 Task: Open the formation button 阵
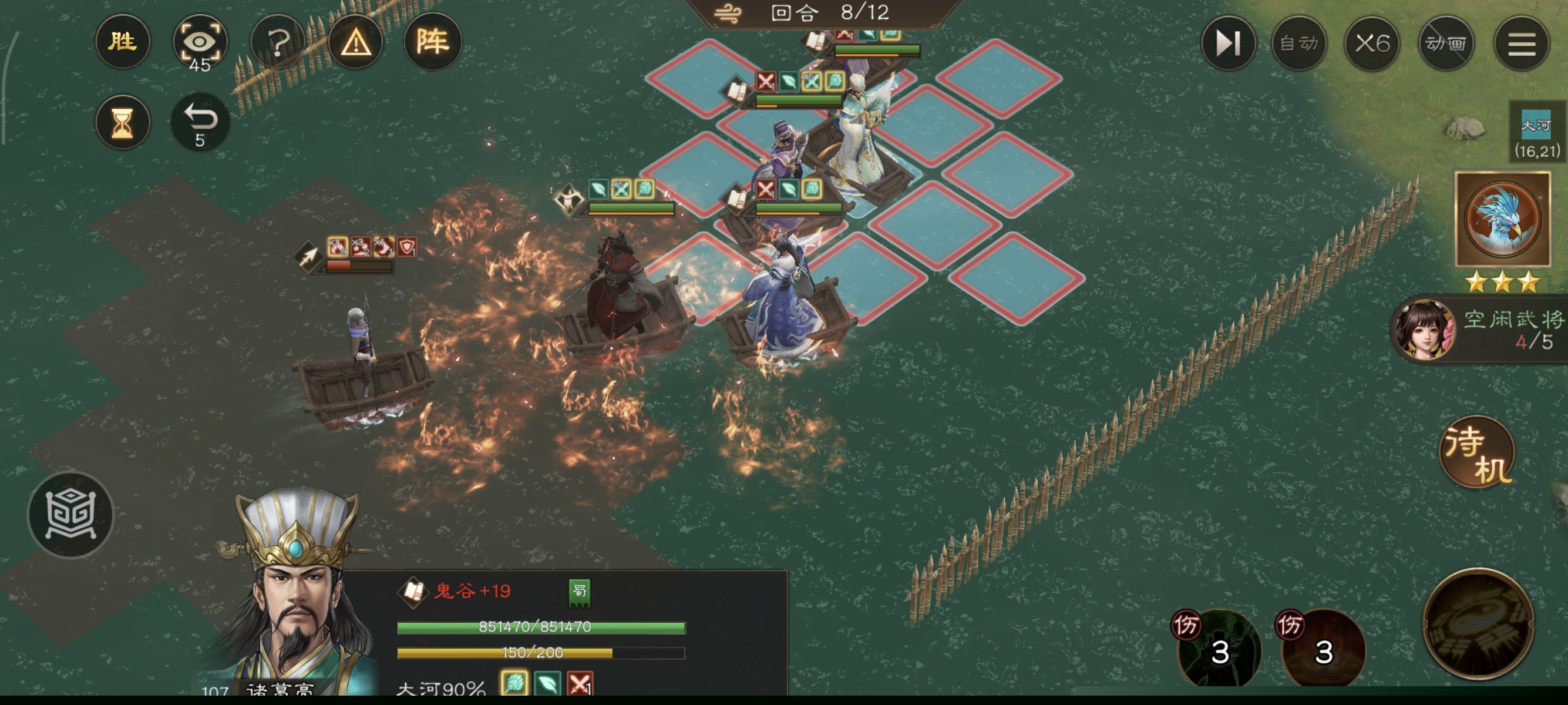coord(433,42)
